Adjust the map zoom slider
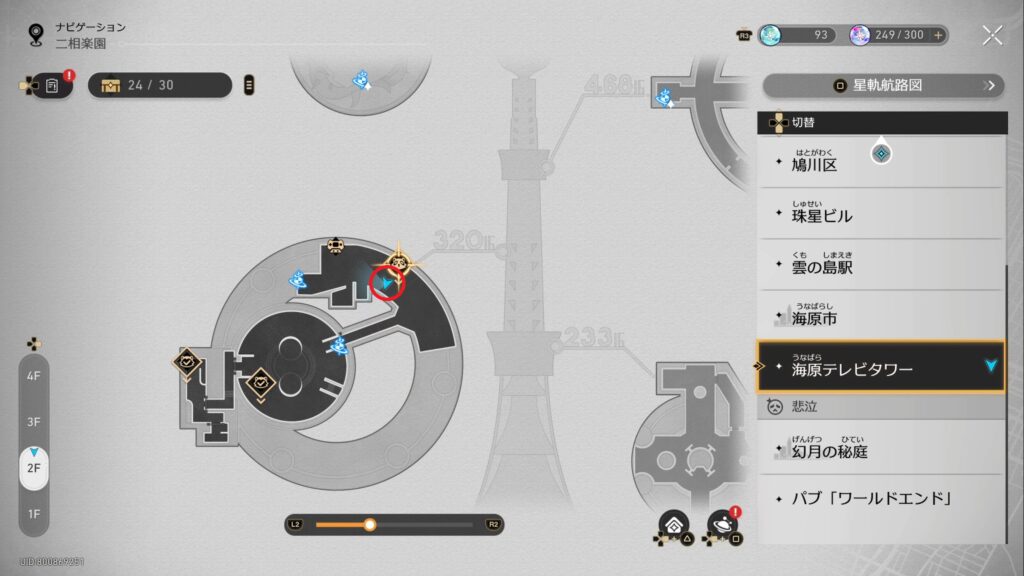Screen dimensions: 1024x576 pyautogui.click(x=370, y=524)
